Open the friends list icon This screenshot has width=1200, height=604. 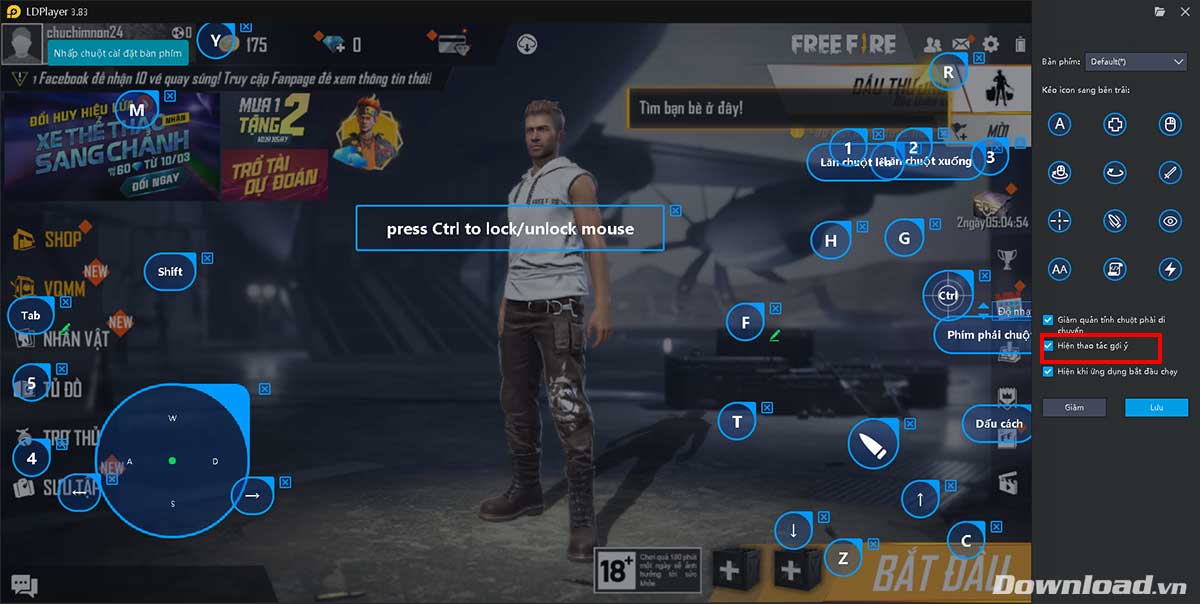point(932,44)
